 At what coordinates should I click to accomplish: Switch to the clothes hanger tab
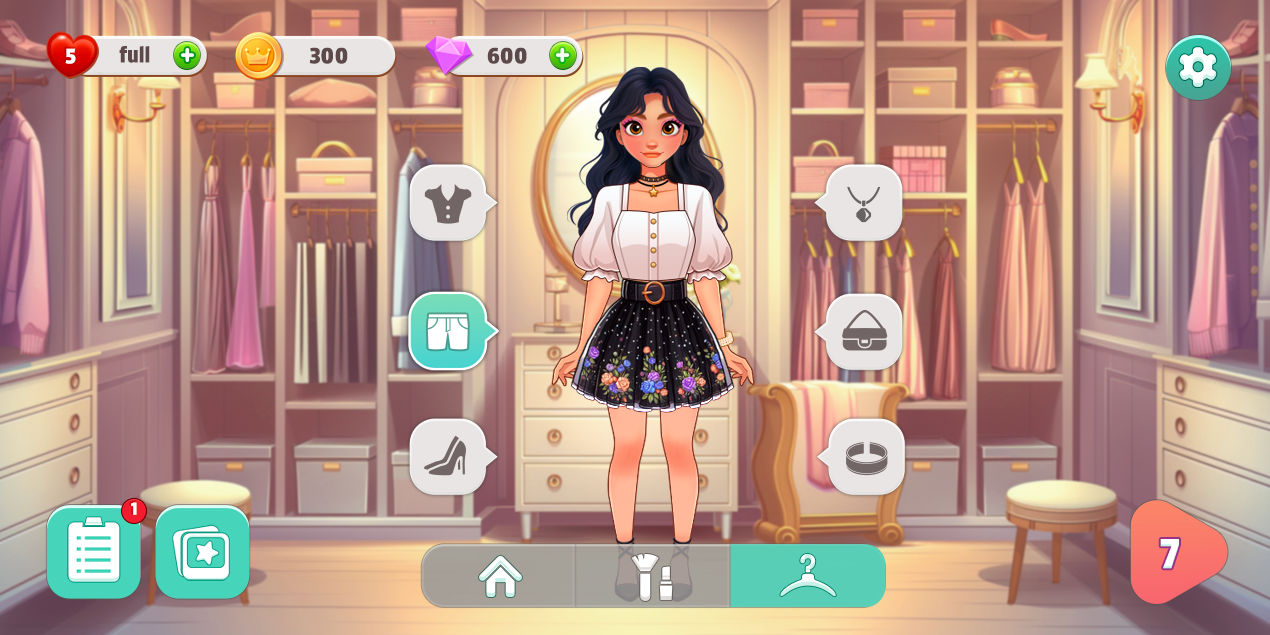tap(807, 576)
